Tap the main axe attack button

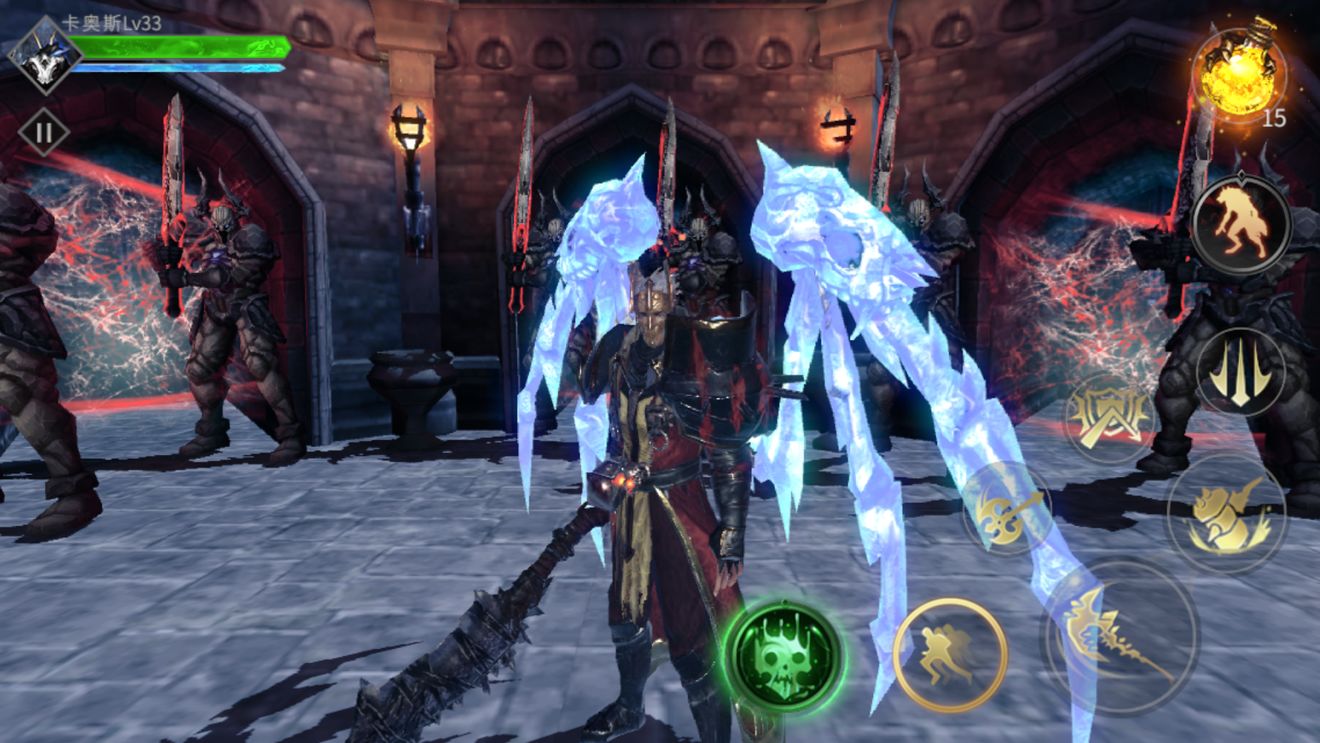[x=1120, y=635]
